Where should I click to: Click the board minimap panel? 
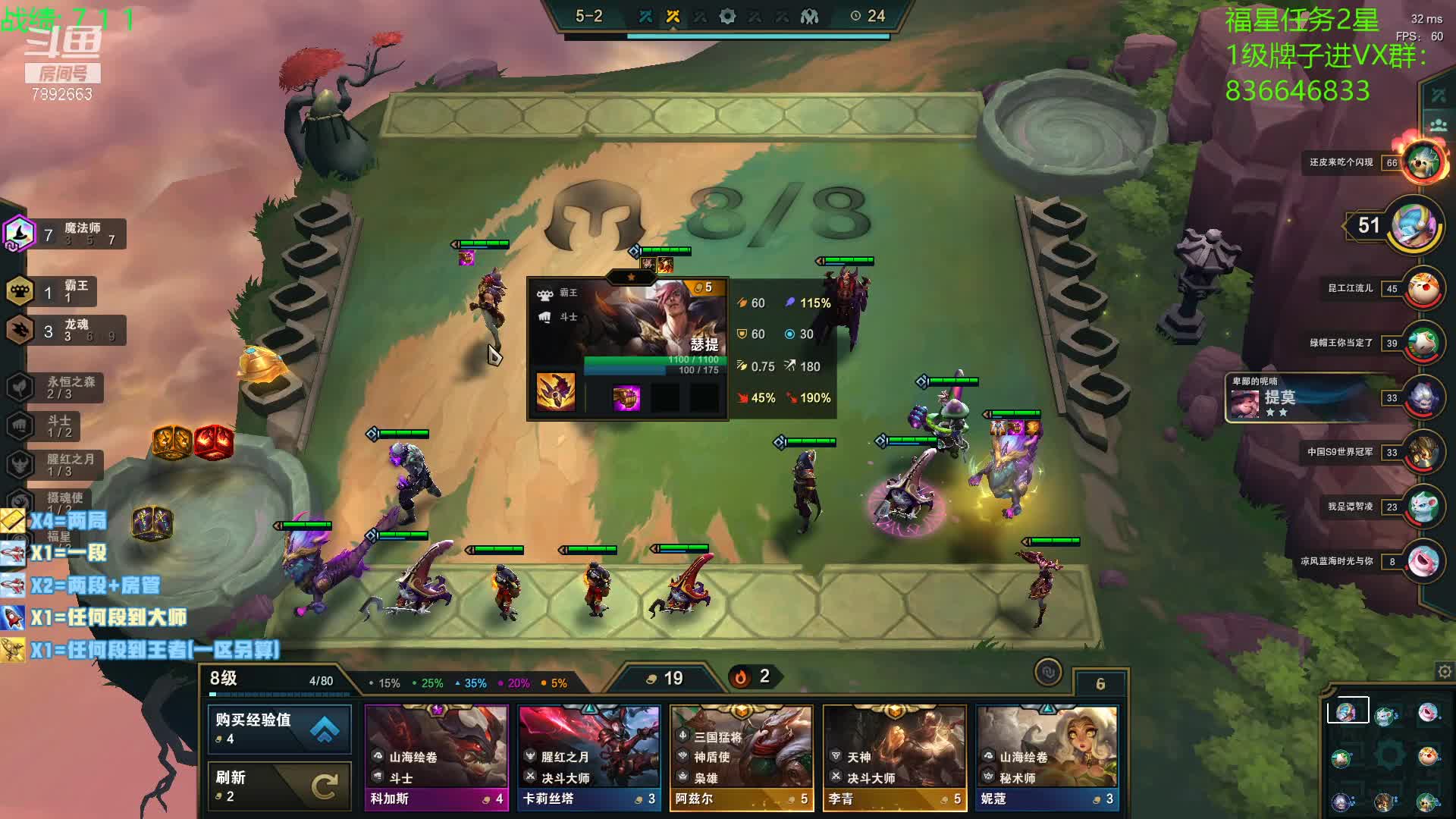coord(1386,755)
